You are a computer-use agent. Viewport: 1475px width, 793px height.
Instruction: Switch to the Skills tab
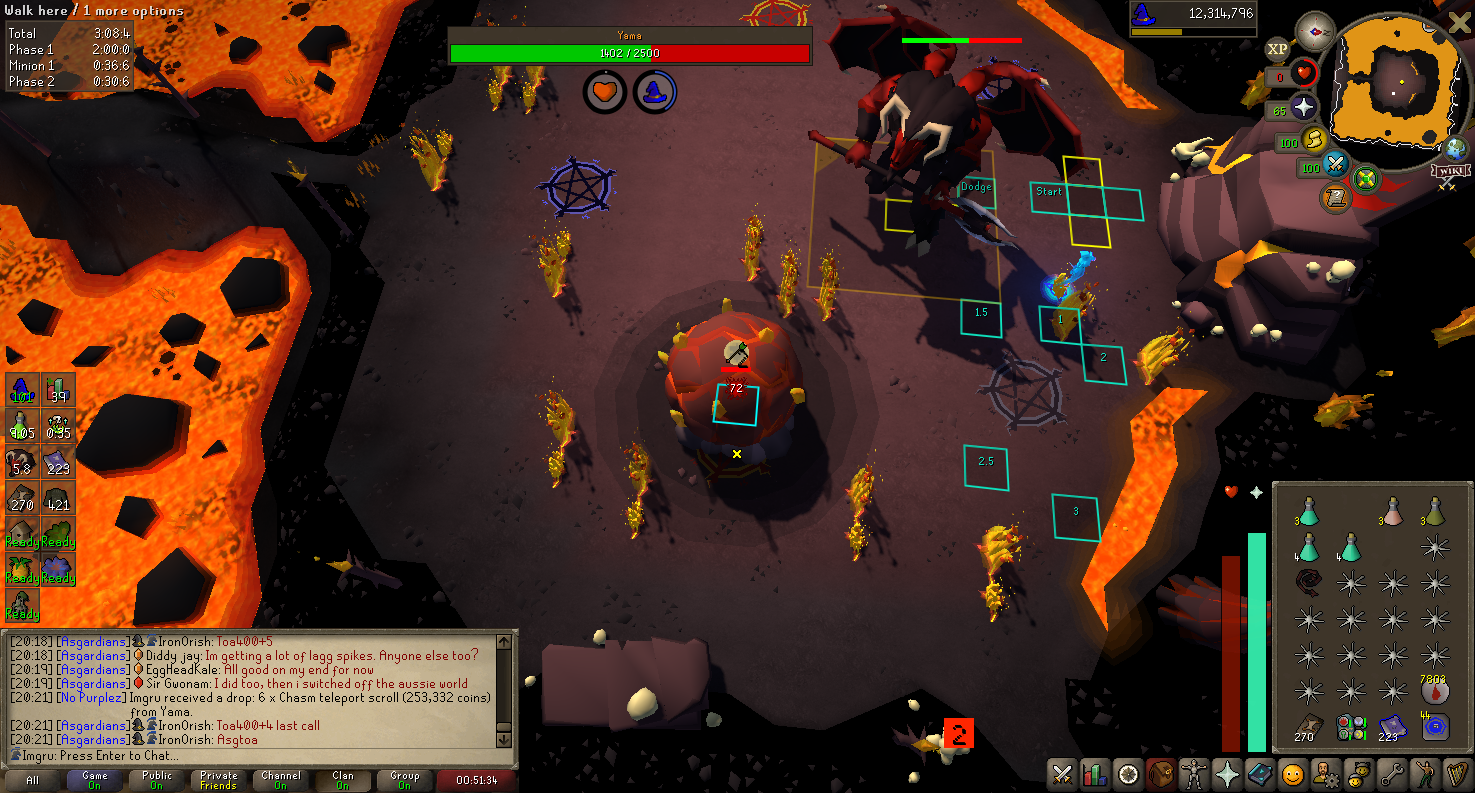point(1096,774)
